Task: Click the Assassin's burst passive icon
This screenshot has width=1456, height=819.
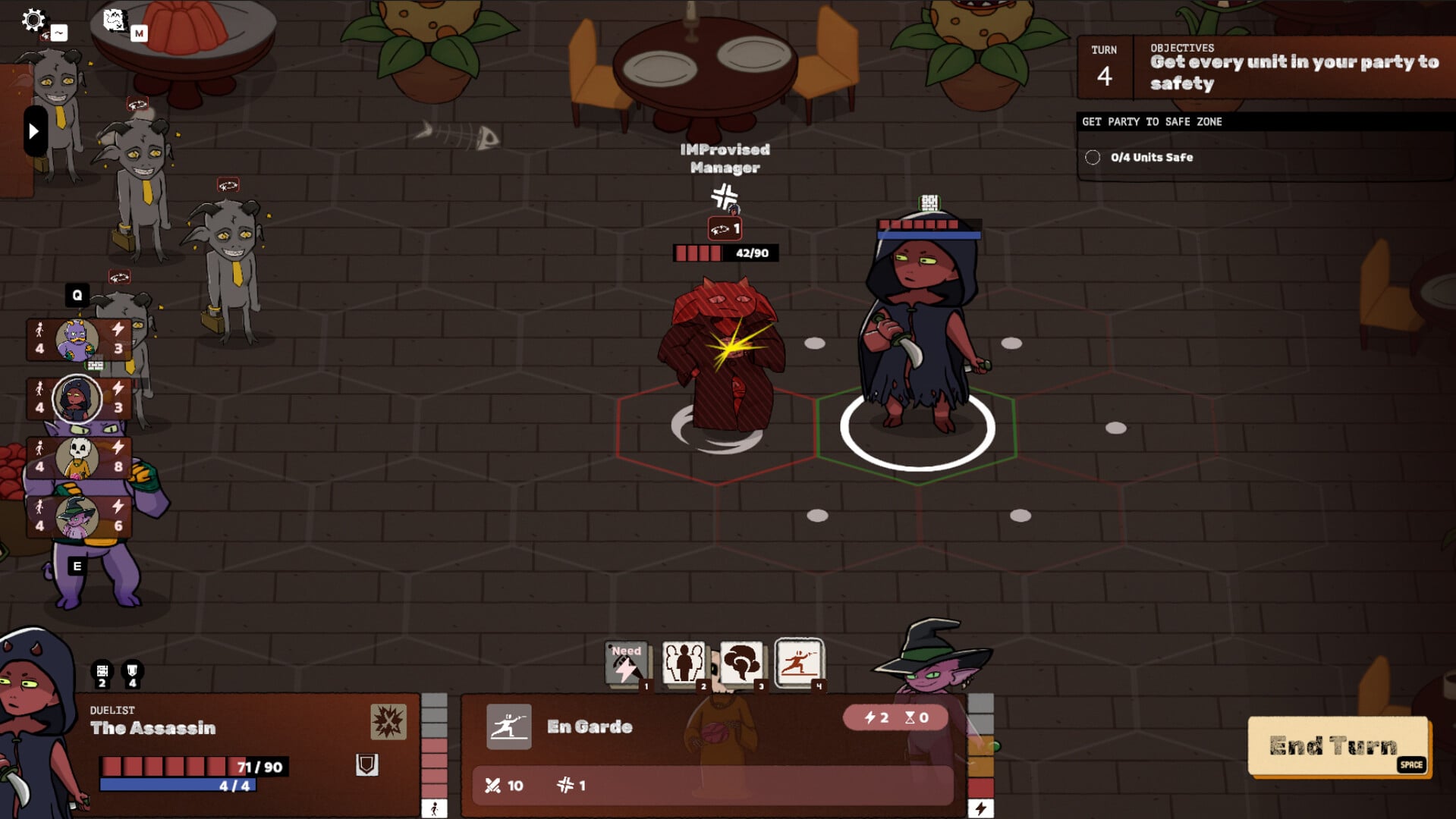Action: 388,721
